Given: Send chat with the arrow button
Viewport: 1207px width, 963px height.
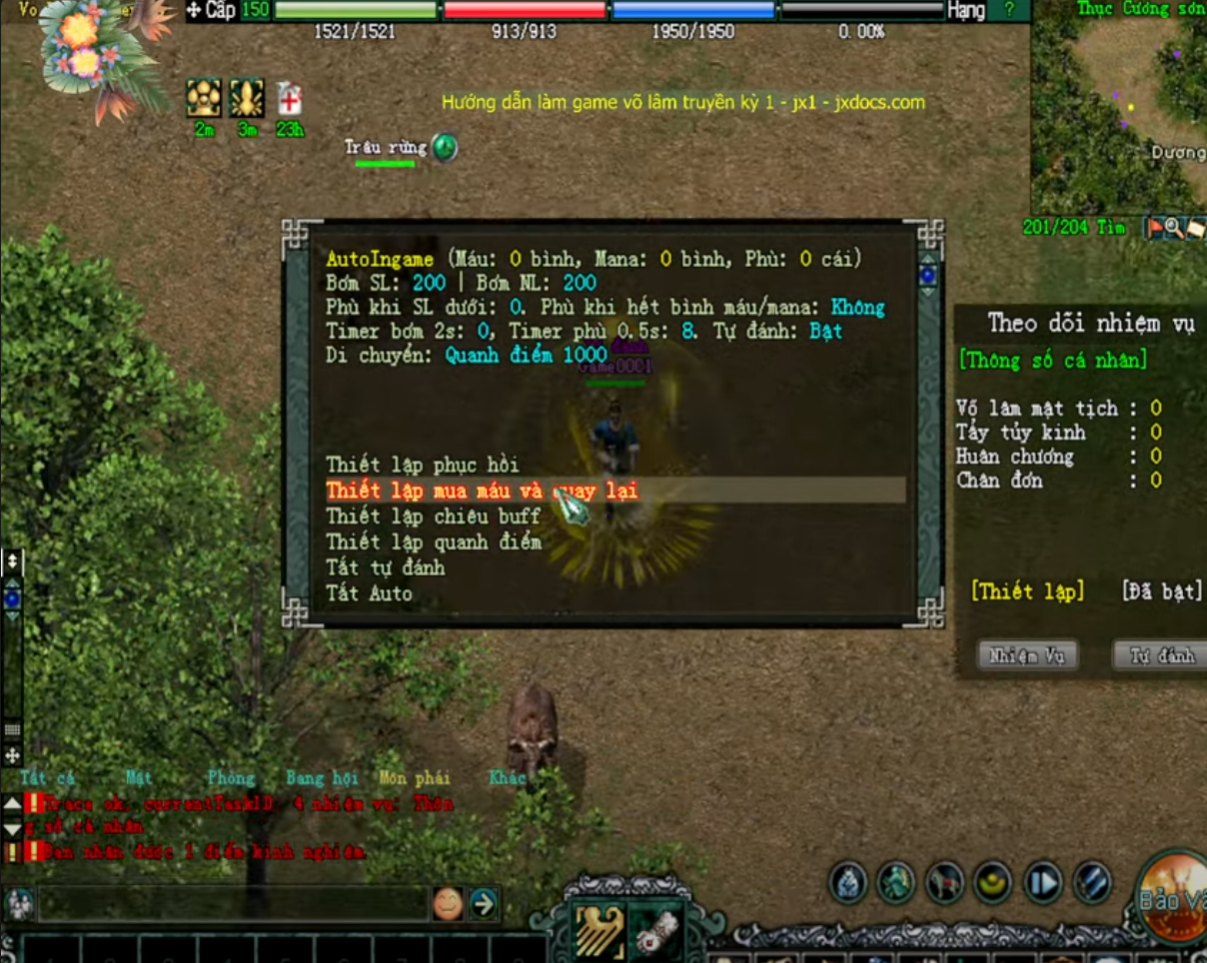Looking at the screenshot, I should (484, 904).
